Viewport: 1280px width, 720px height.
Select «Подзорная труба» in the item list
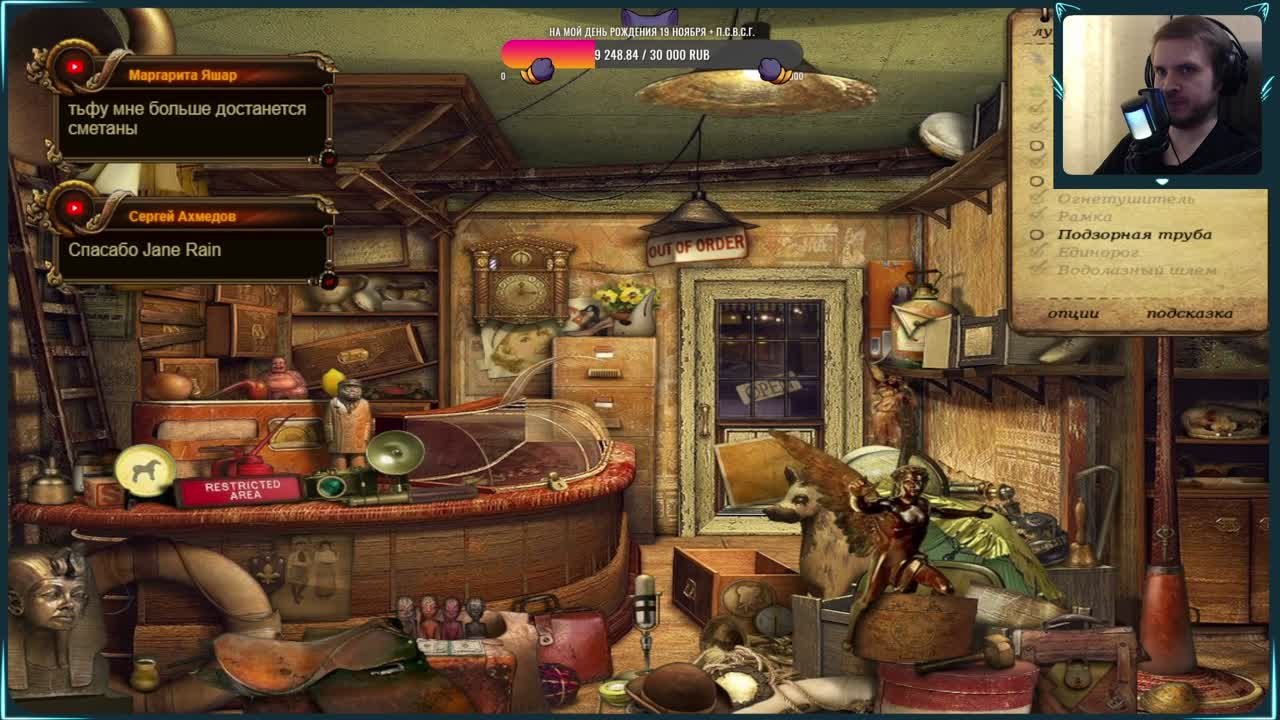(x=1134, y=235)
